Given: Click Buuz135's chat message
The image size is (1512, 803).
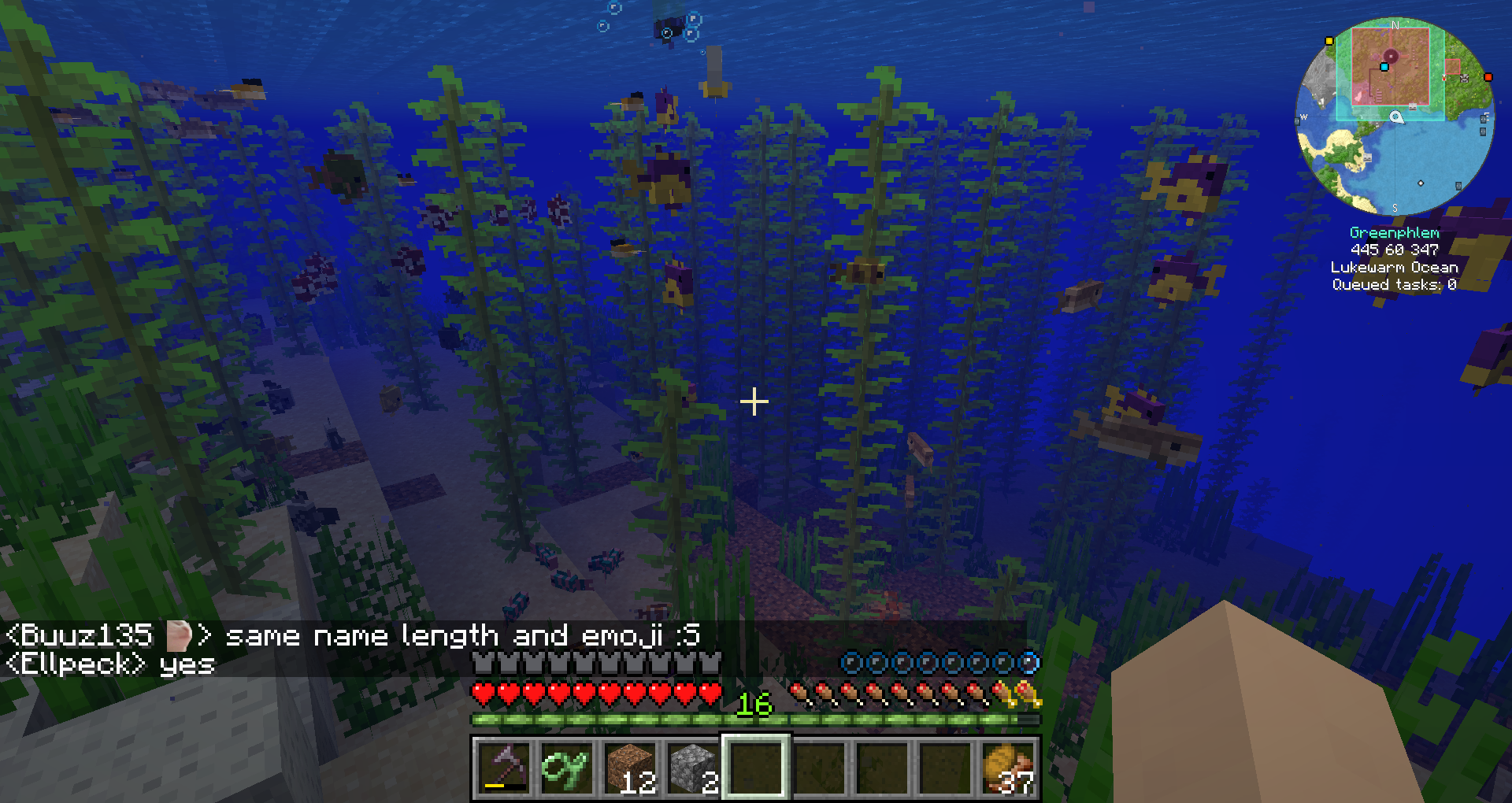Looking at the screenshot, I should [353, 635].
